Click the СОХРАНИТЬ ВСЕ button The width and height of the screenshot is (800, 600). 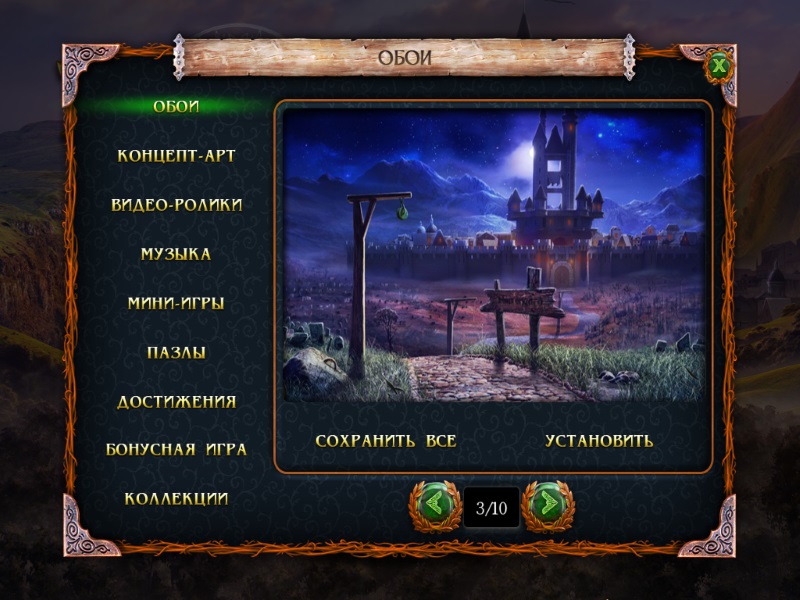click(x=386, y=440)
